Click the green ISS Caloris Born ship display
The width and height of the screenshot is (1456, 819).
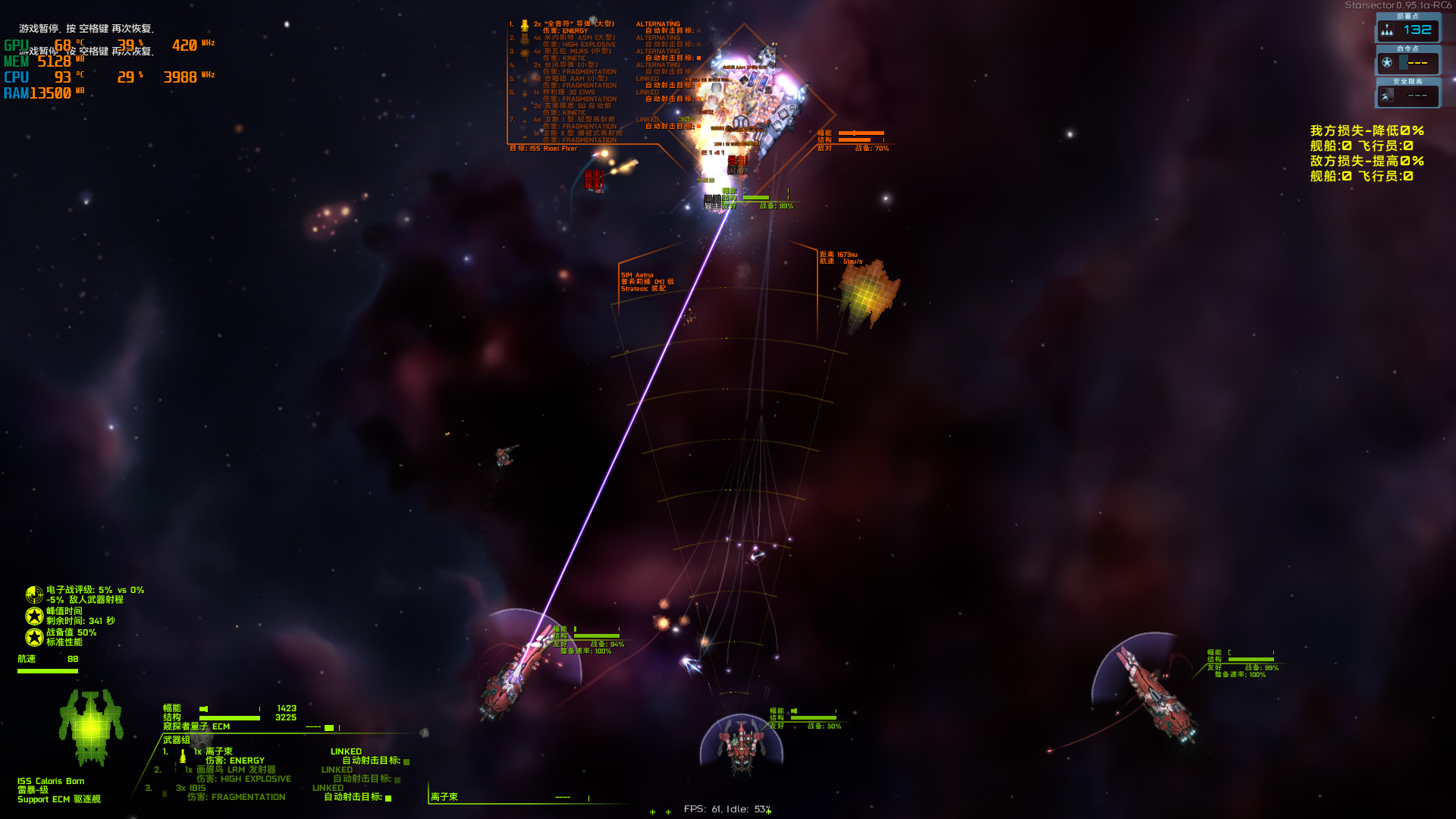pyautogui.click(x=91, y=726)
